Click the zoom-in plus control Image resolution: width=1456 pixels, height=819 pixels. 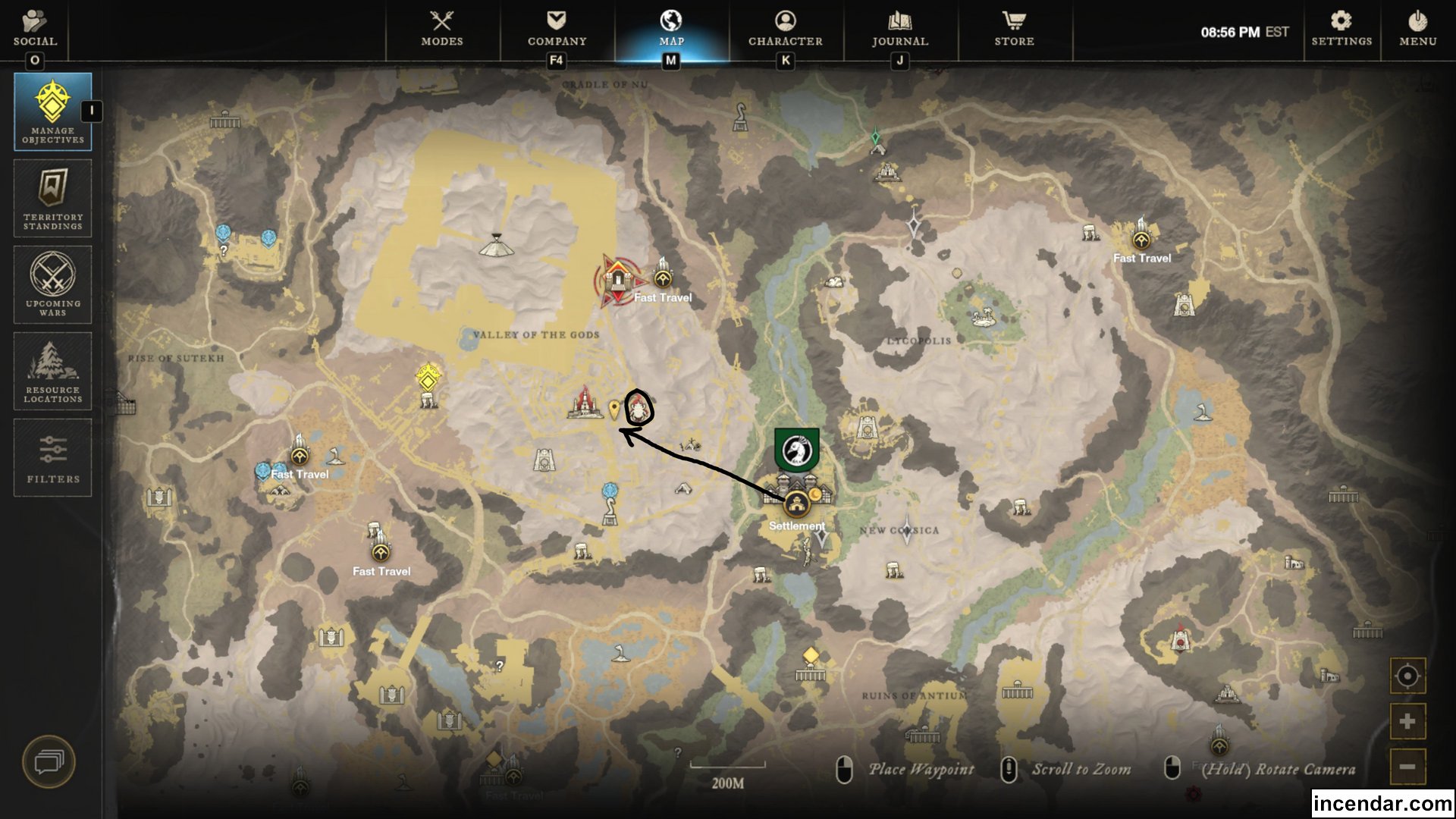click(x=1407, y=720)
